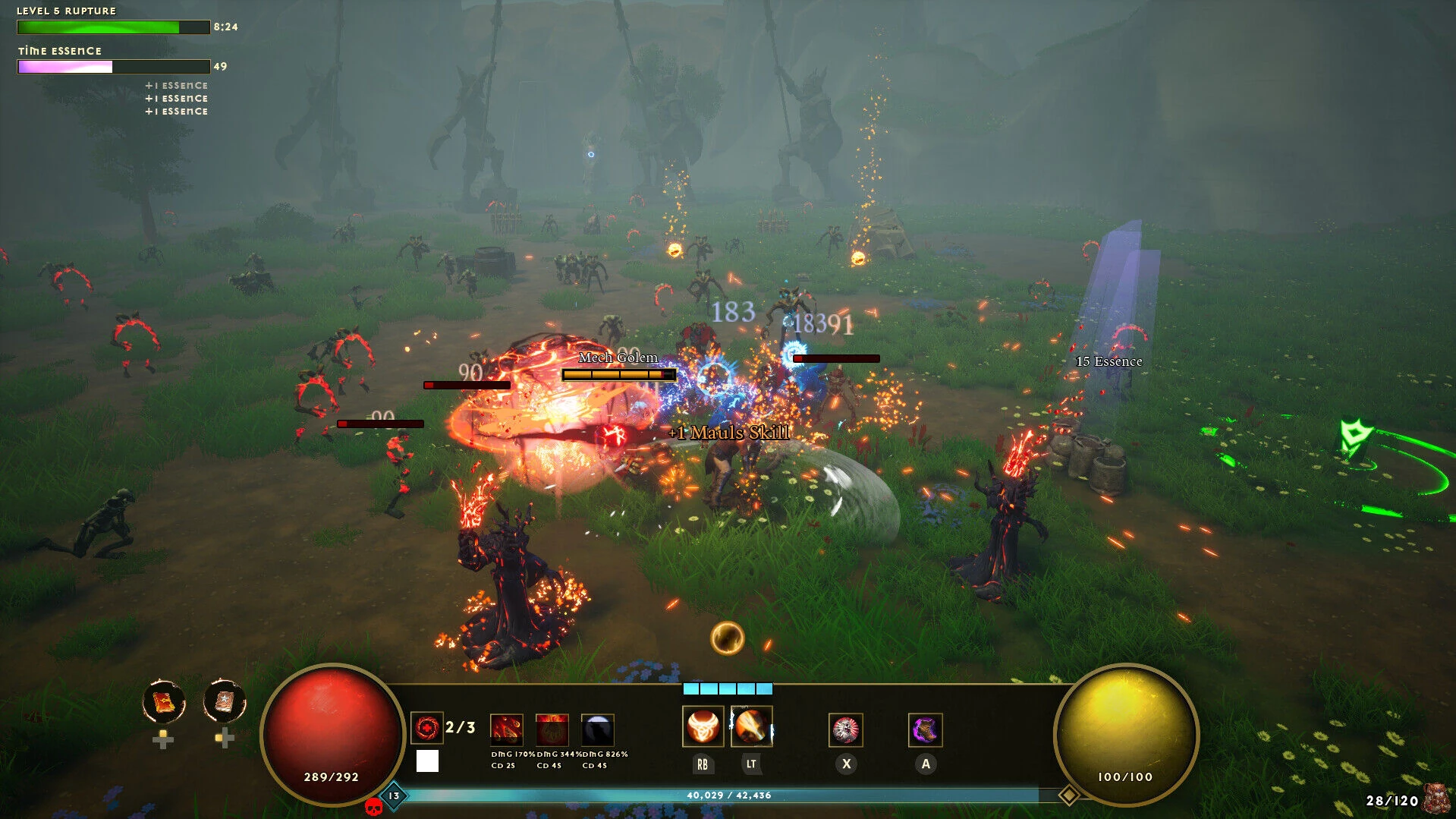
Task: Select the A slot purple boot skill icon
Action: (925, 729)
